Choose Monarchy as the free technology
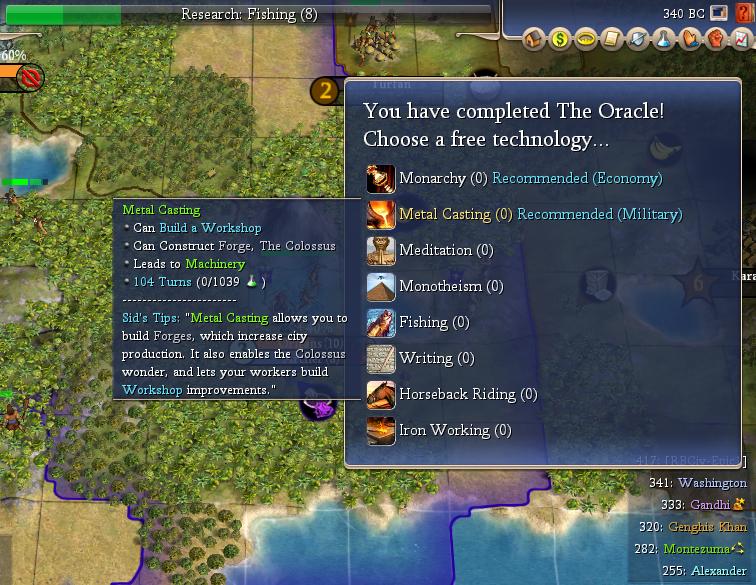The image size is (756, 585). [432, 179]
